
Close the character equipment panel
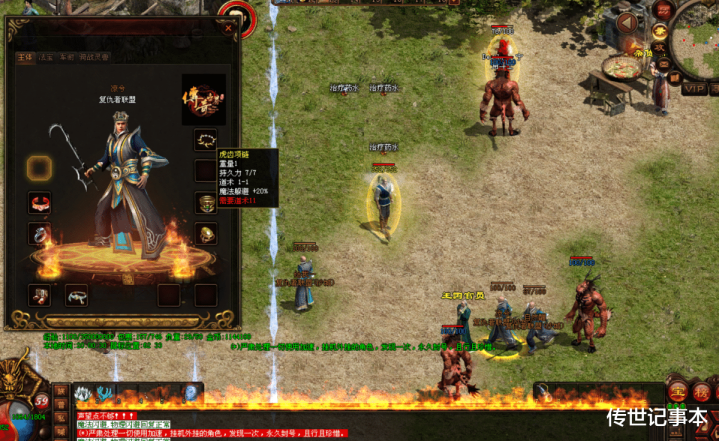[228, 29]
